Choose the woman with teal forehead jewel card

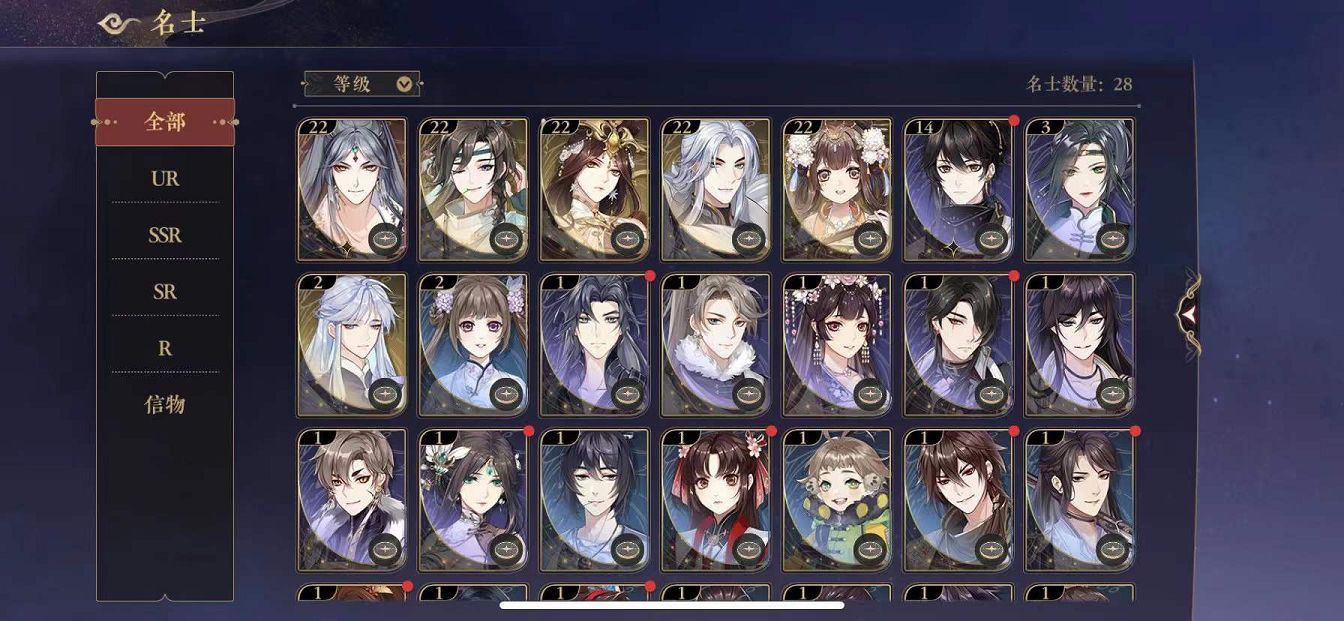(473, 499)
